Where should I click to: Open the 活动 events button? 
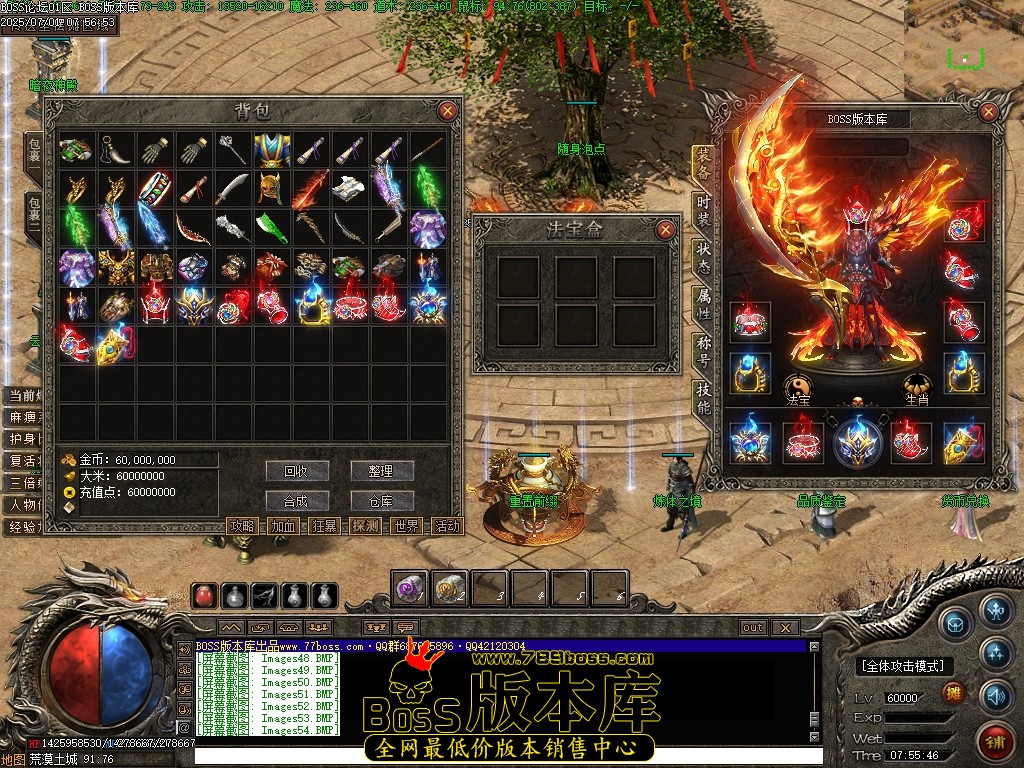(447, 526)
